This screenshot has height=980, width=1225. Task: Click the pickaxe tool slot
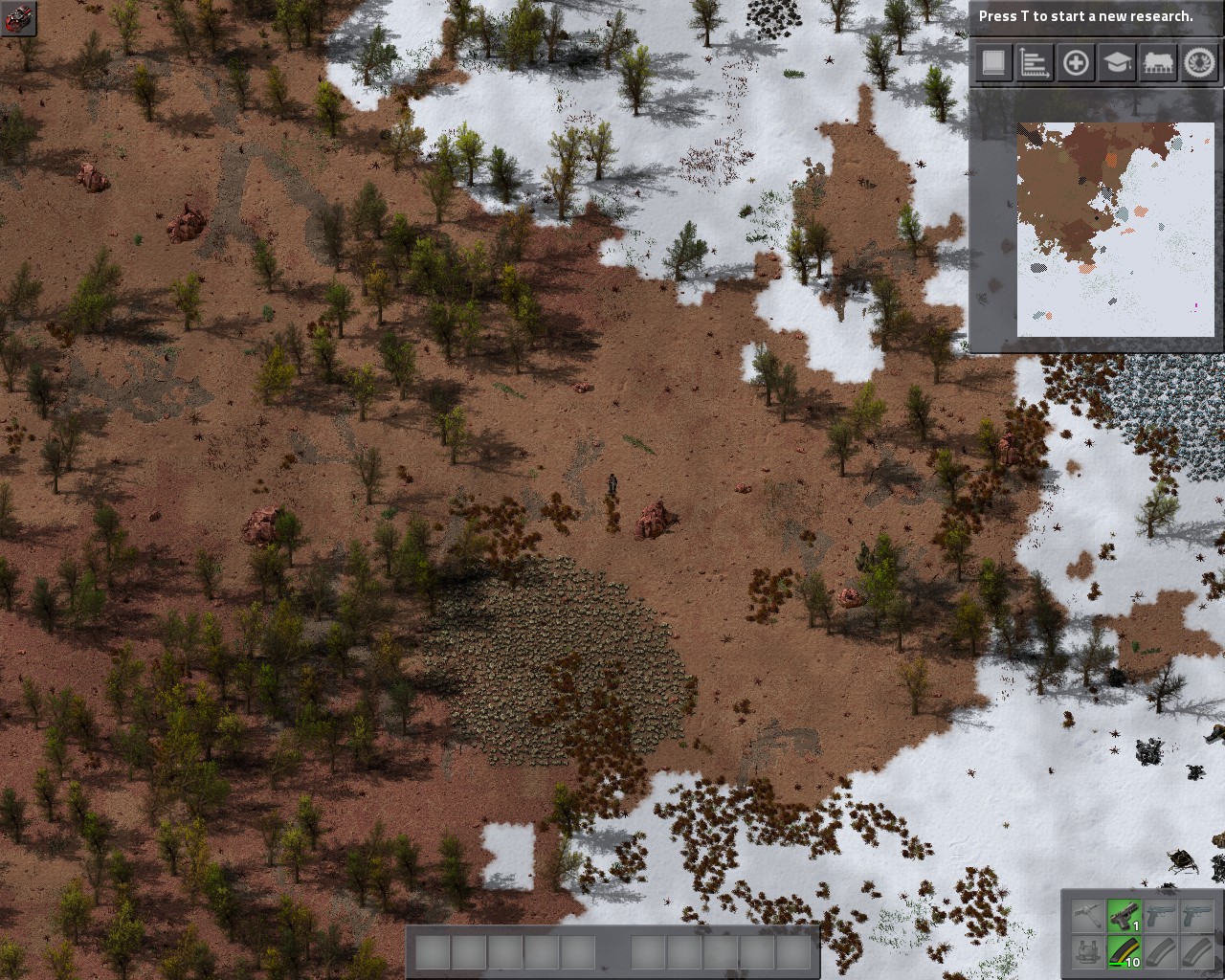coord(1088,916)
